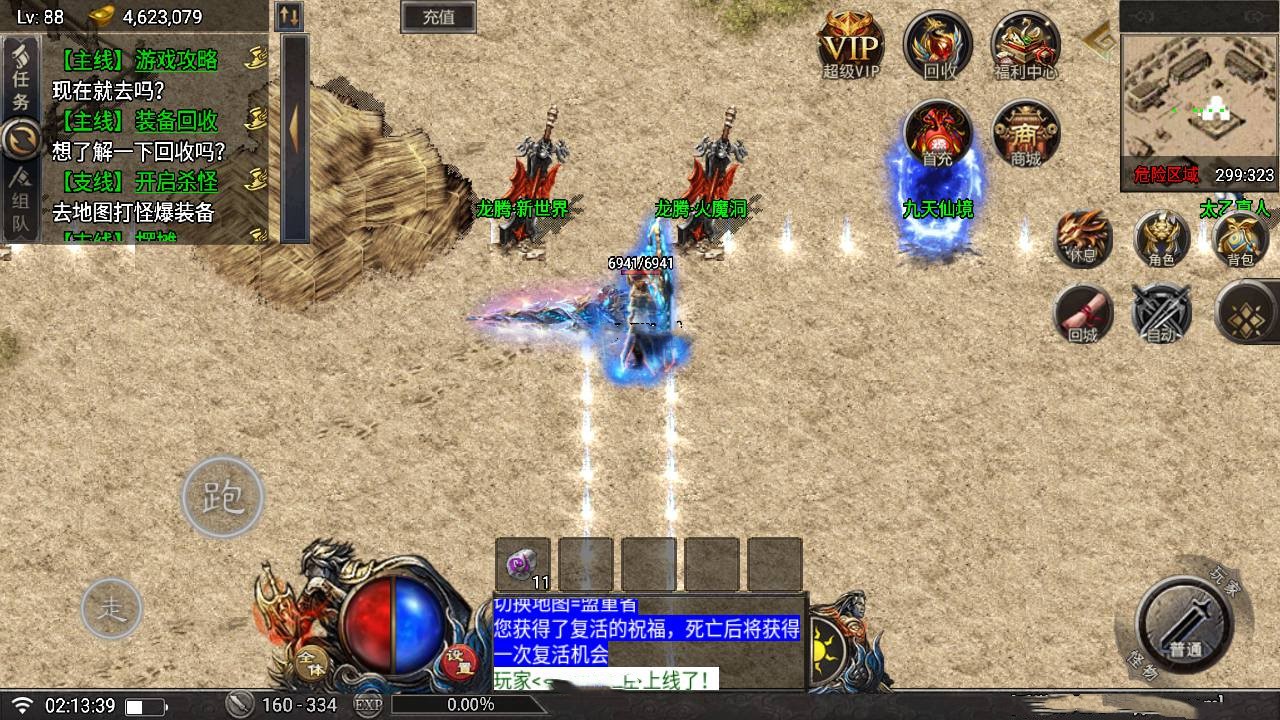The image size is (1280, 720).
Task: Open the 超级VIP menu
Action: [x=850, y=45]
